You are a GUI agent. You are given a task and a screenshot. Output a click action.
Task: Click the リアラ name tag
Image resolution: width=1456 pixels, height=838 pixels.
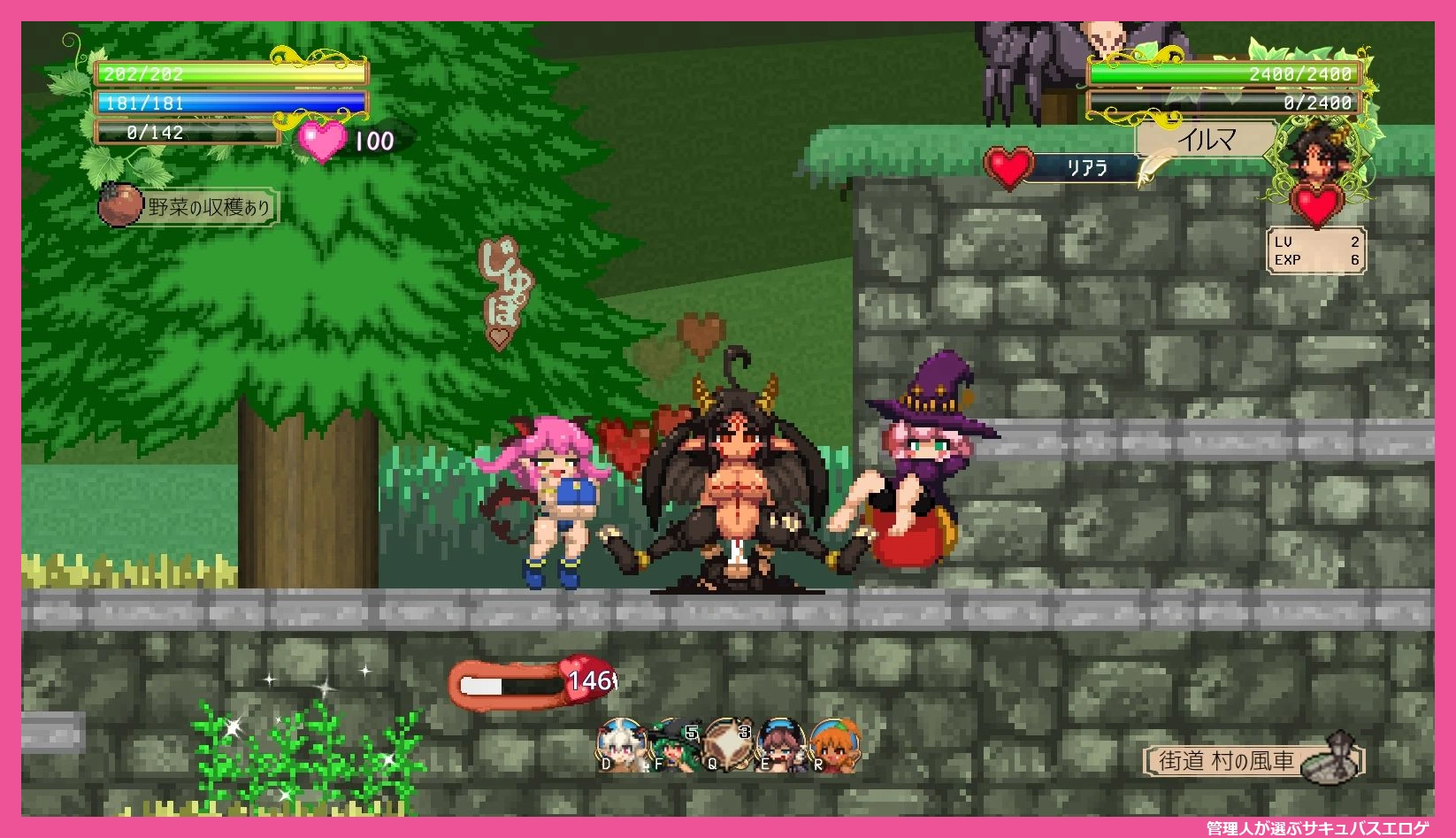(x=1086, y=167)
